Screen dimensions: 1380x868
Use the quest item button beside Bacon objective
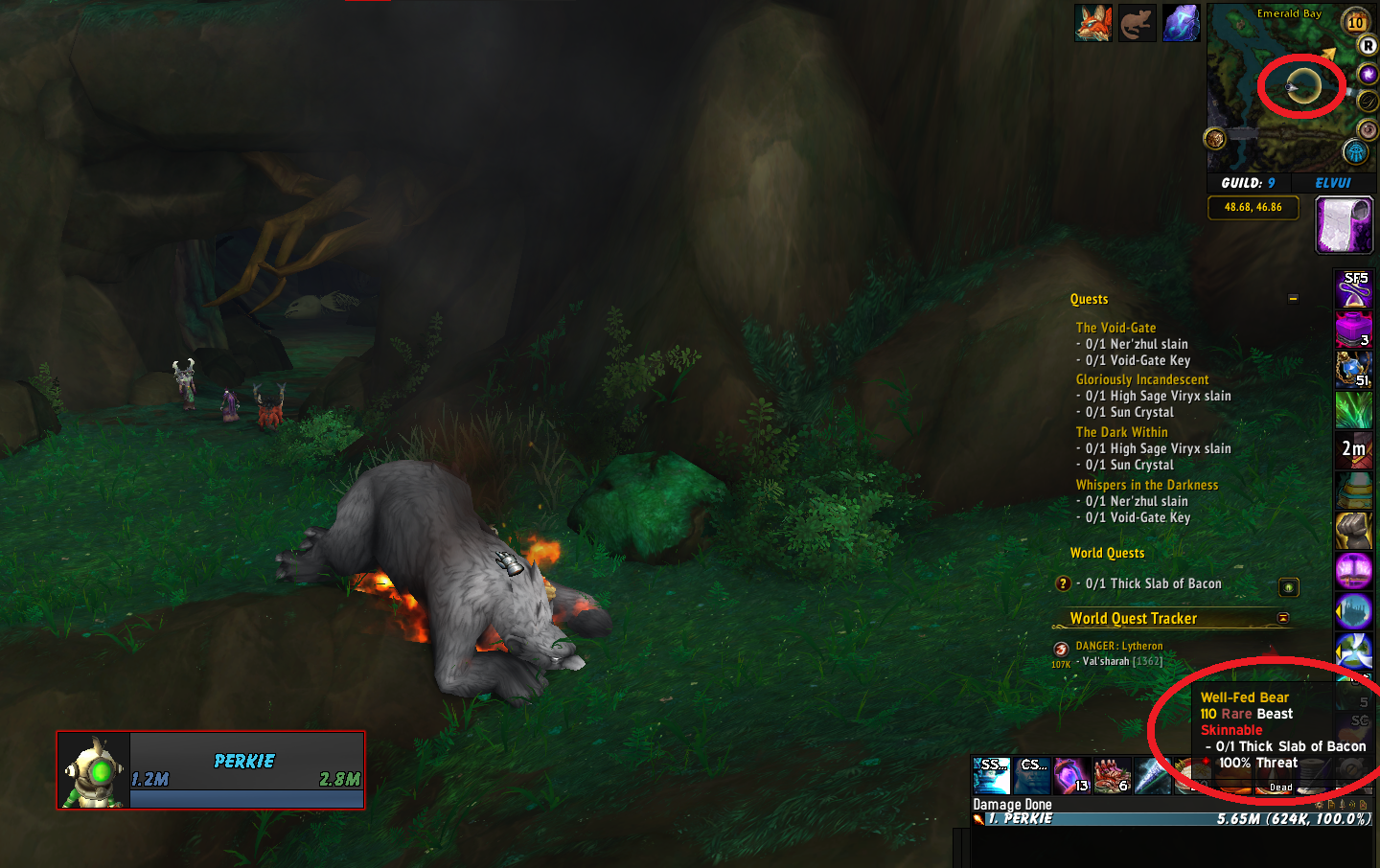click(1289, 586)
